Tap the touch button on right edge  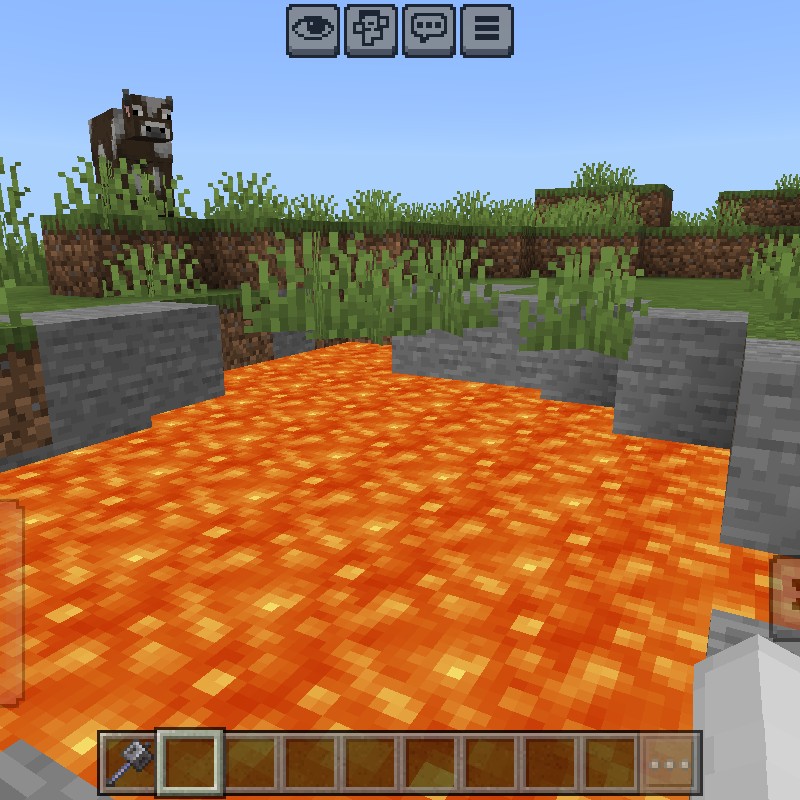[x=786, y=597]
